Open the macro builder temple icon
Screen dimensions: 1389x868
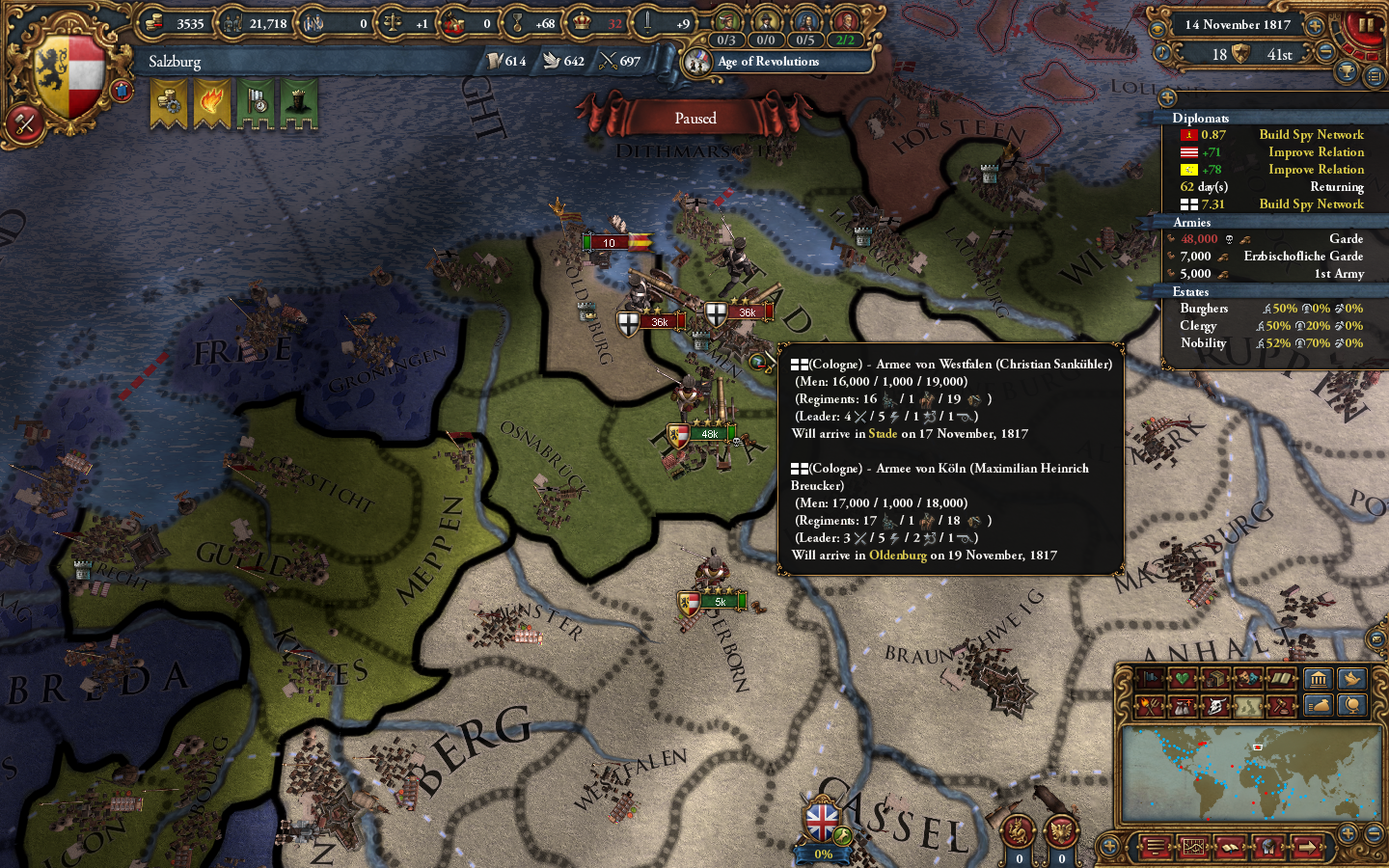1319,678
